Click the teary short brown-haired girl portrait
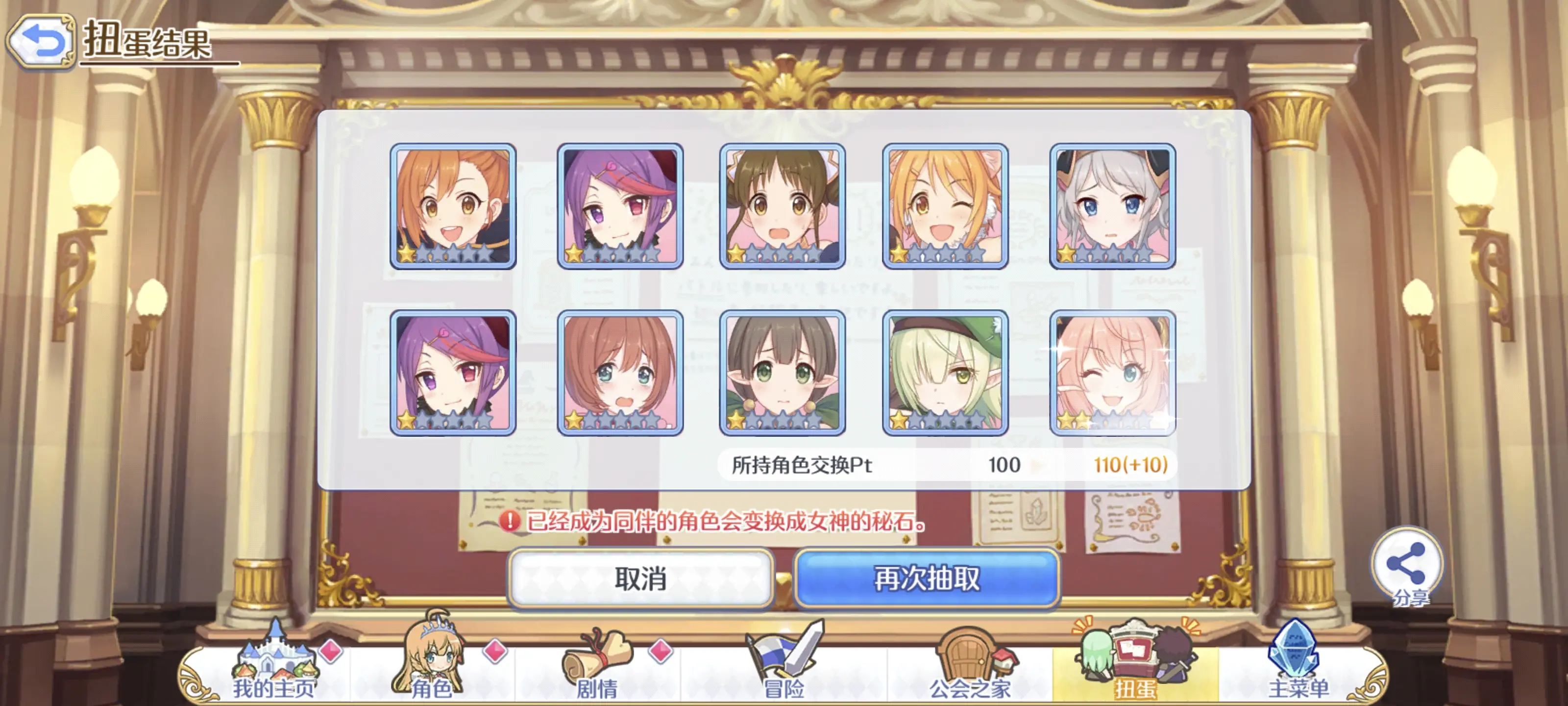1568x706 pixels. (x=620, y=372)
